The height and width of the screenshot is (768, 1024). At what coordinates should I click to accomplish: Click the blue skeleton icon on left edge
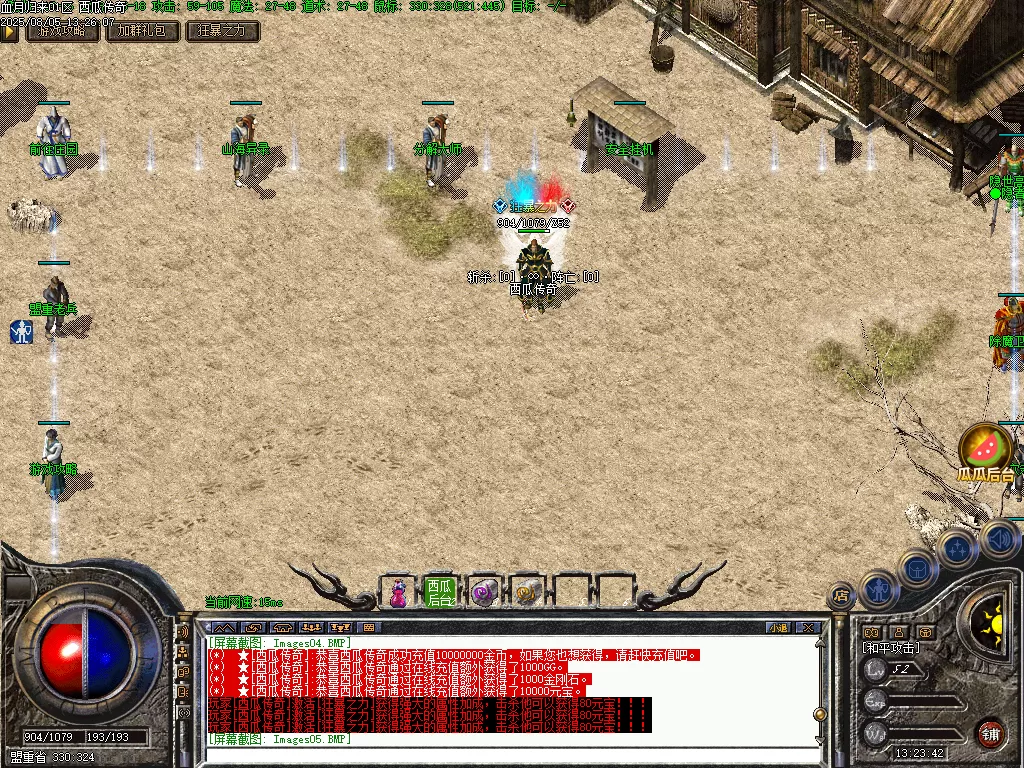coord(21,332)
